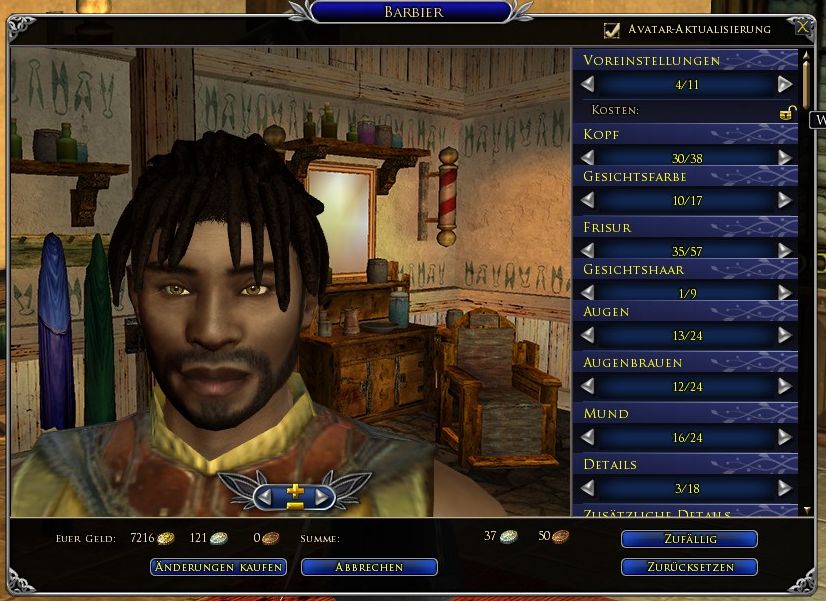
Task: Go to previous Gesichtsfarbe option
Action: (588, 200)
